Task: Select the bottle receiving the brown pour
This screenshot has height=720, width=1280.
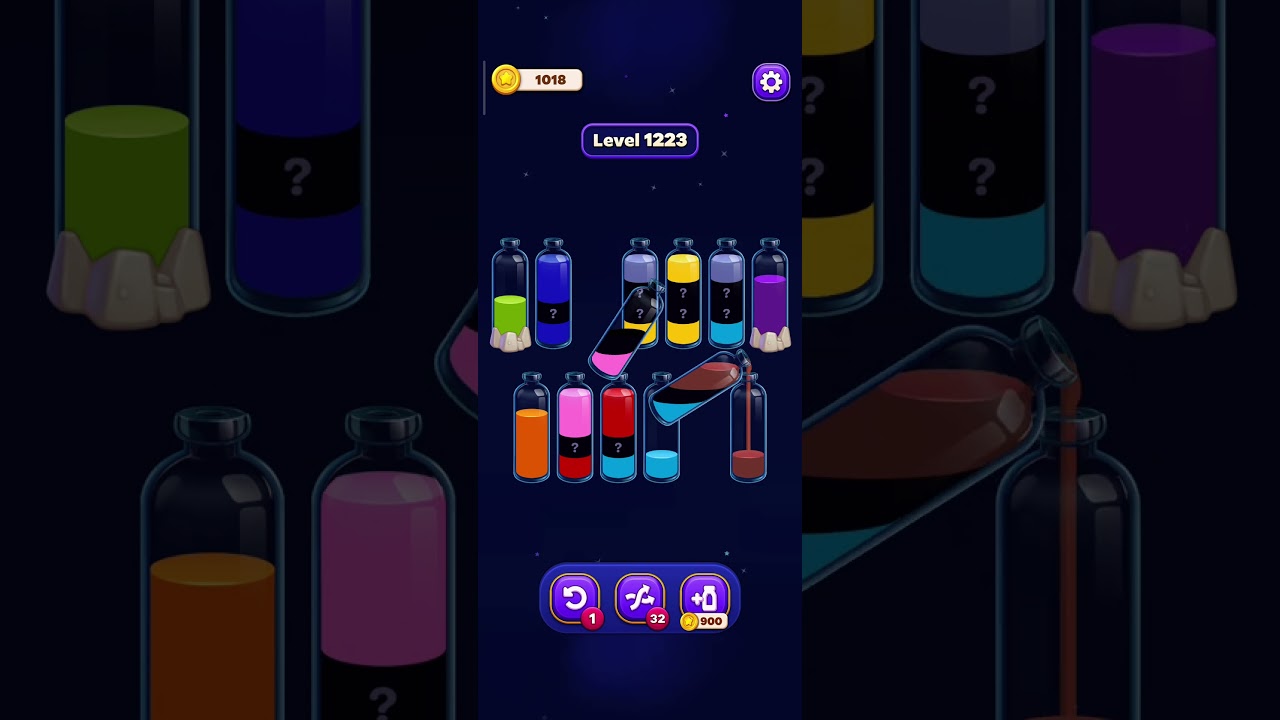Action: (748, 435)
